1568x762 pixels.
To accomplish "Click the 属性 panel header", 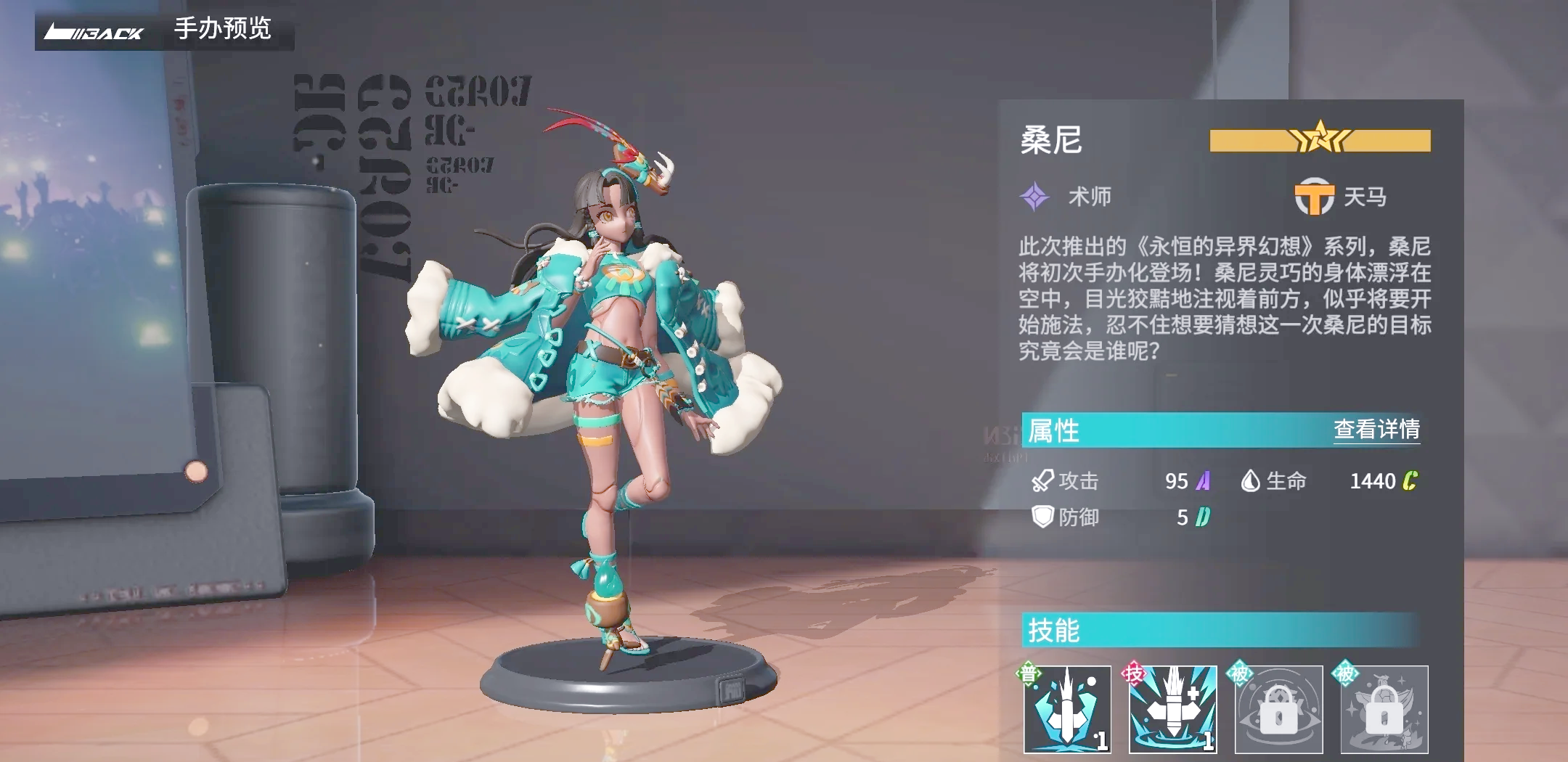I will 1053,428.
